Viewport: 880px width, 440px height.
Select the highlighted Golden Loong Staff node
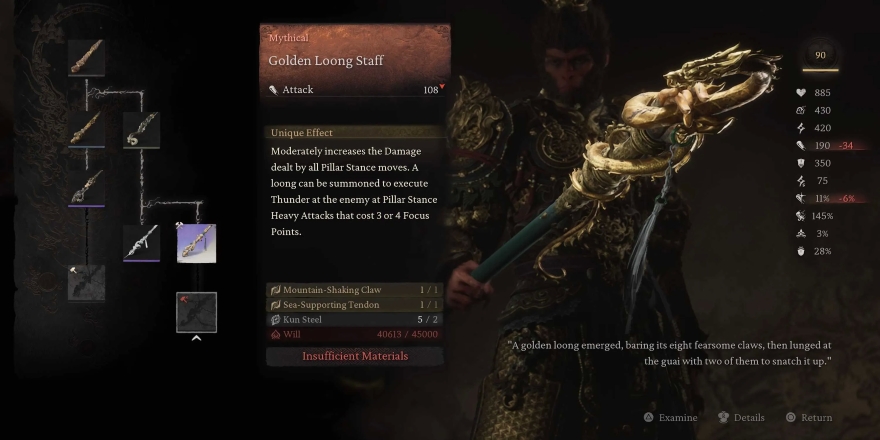coord(196,243)
